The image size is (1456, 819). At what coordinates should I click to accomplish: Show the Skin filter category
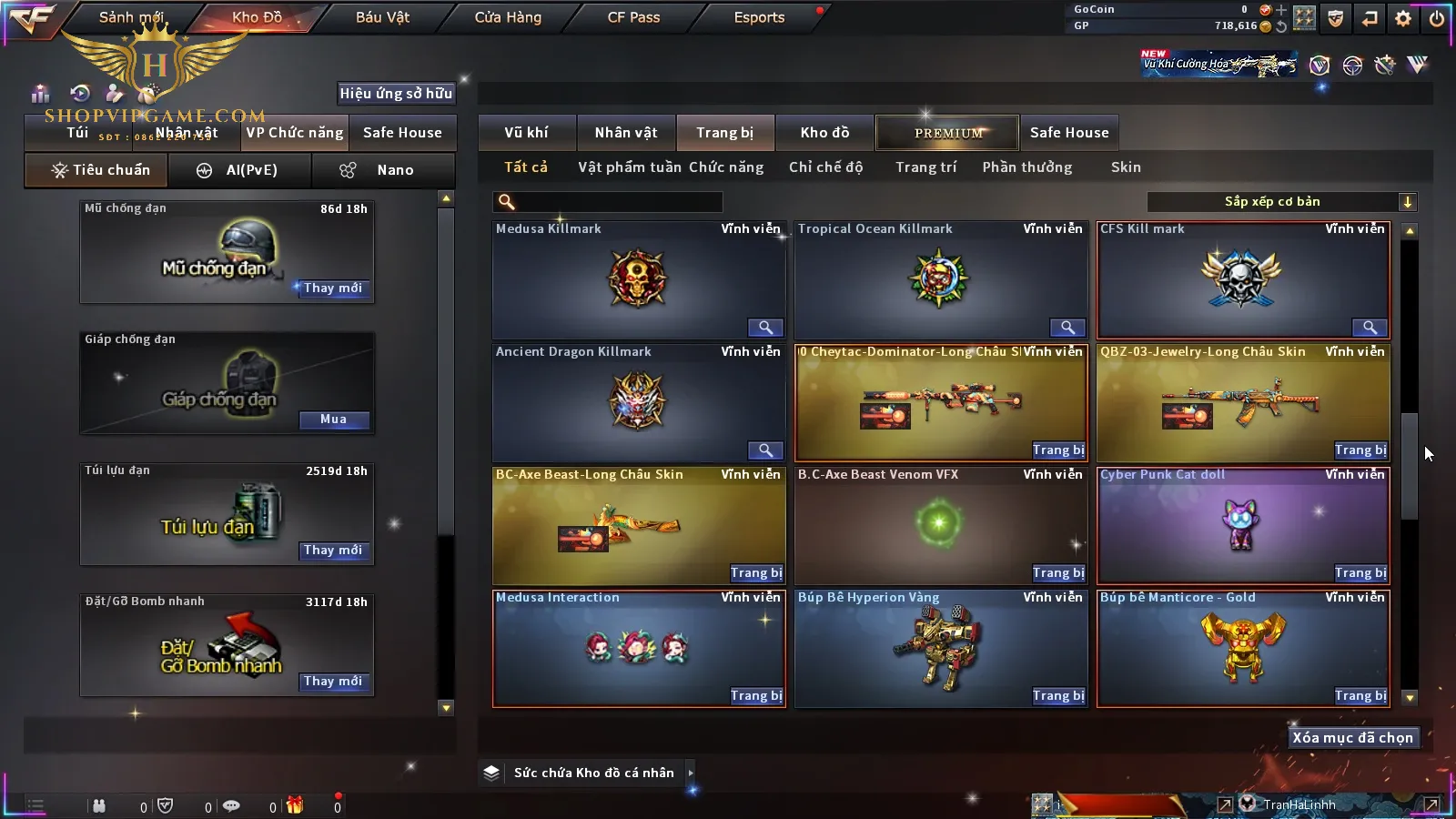click(x=1126, y=167)
